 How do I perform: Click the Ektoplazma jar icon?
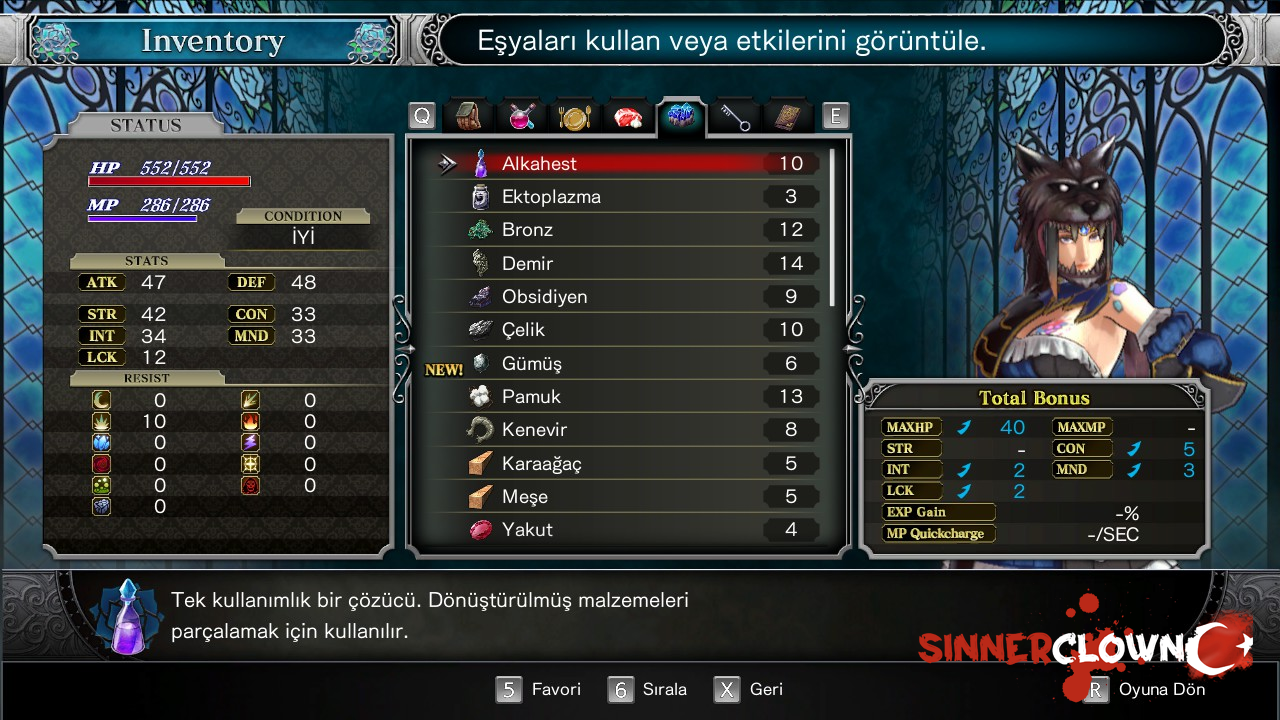pos(479,196)
